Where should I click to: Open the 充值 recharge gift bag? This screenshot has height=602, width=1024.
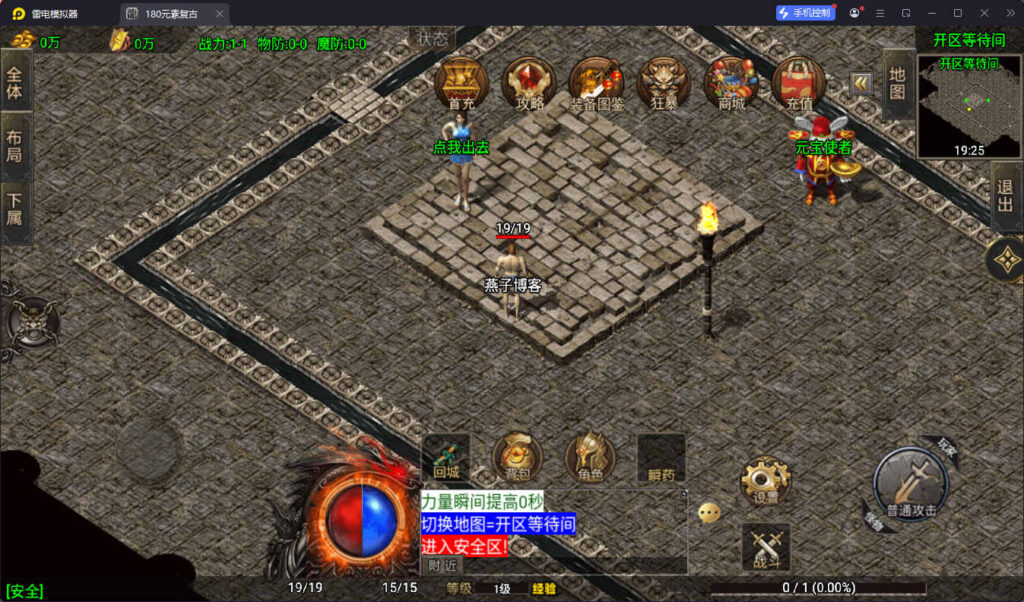click(x=799, y=82)
